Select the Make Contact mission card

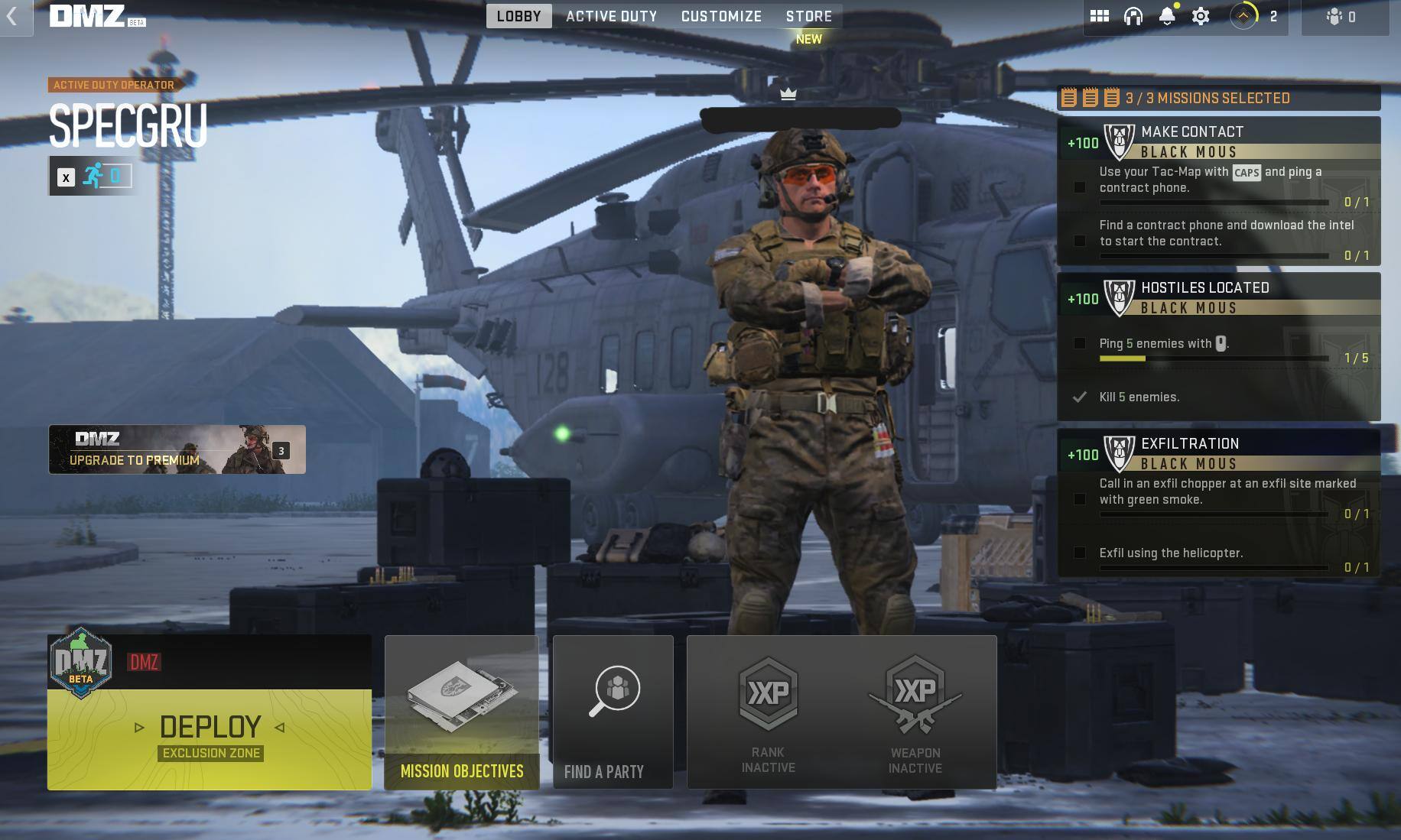pyautogui.click(x=1218, y=191)
